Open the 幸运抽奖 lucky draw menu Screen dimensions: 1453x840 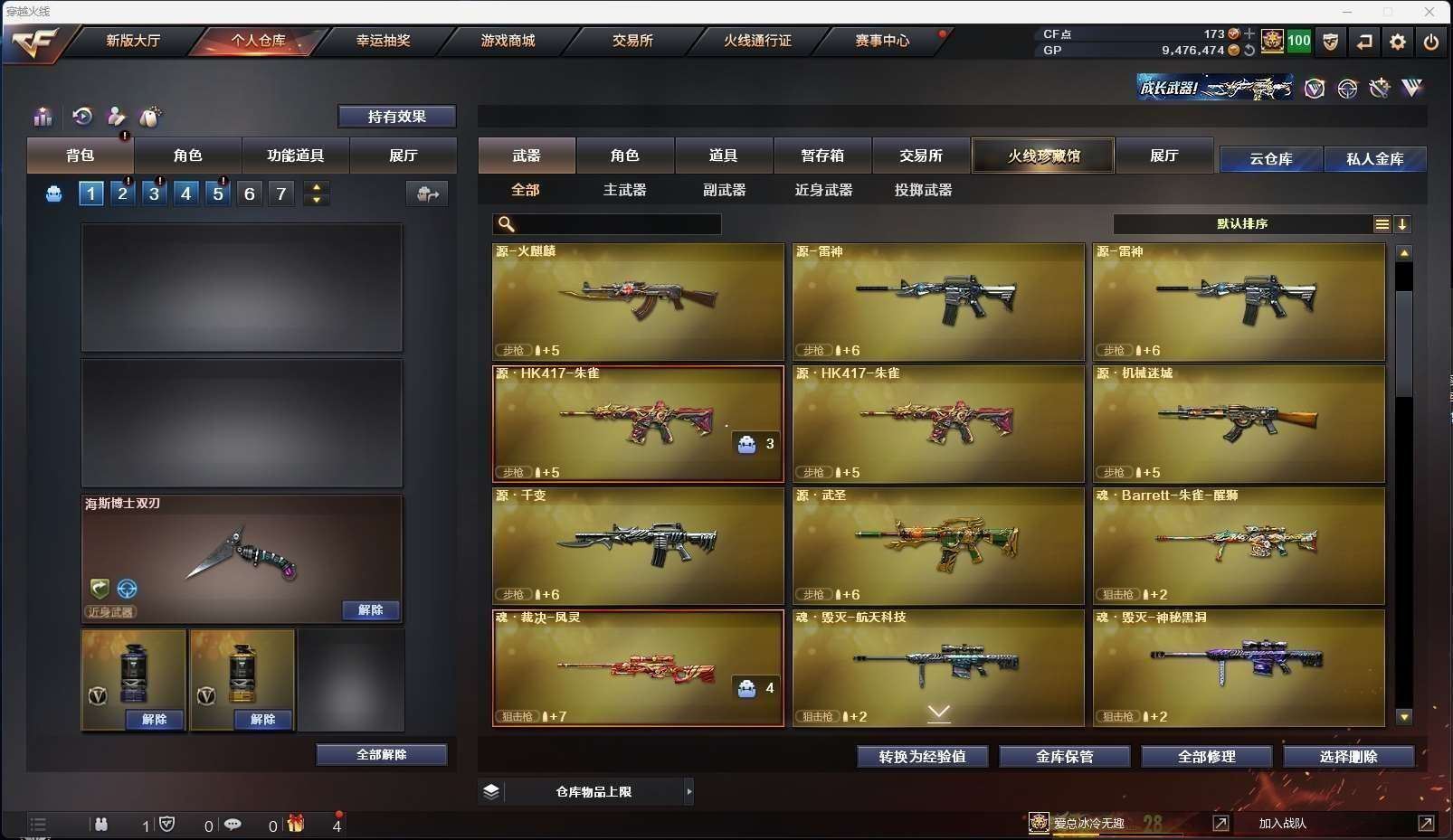coord(383,41)
